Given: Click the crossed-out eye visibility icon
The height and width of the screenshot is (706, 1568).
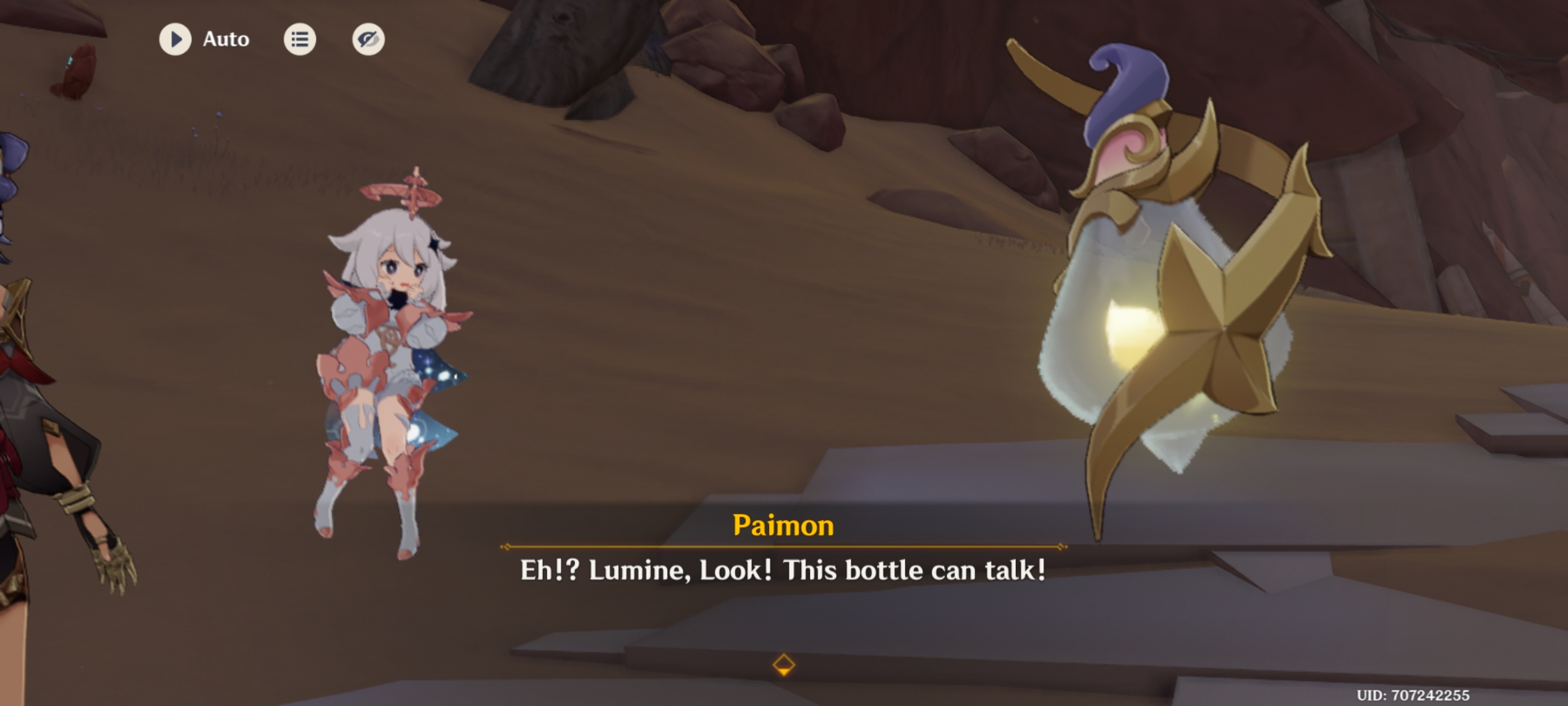Looking at the screenshot, I should [367, 39].
